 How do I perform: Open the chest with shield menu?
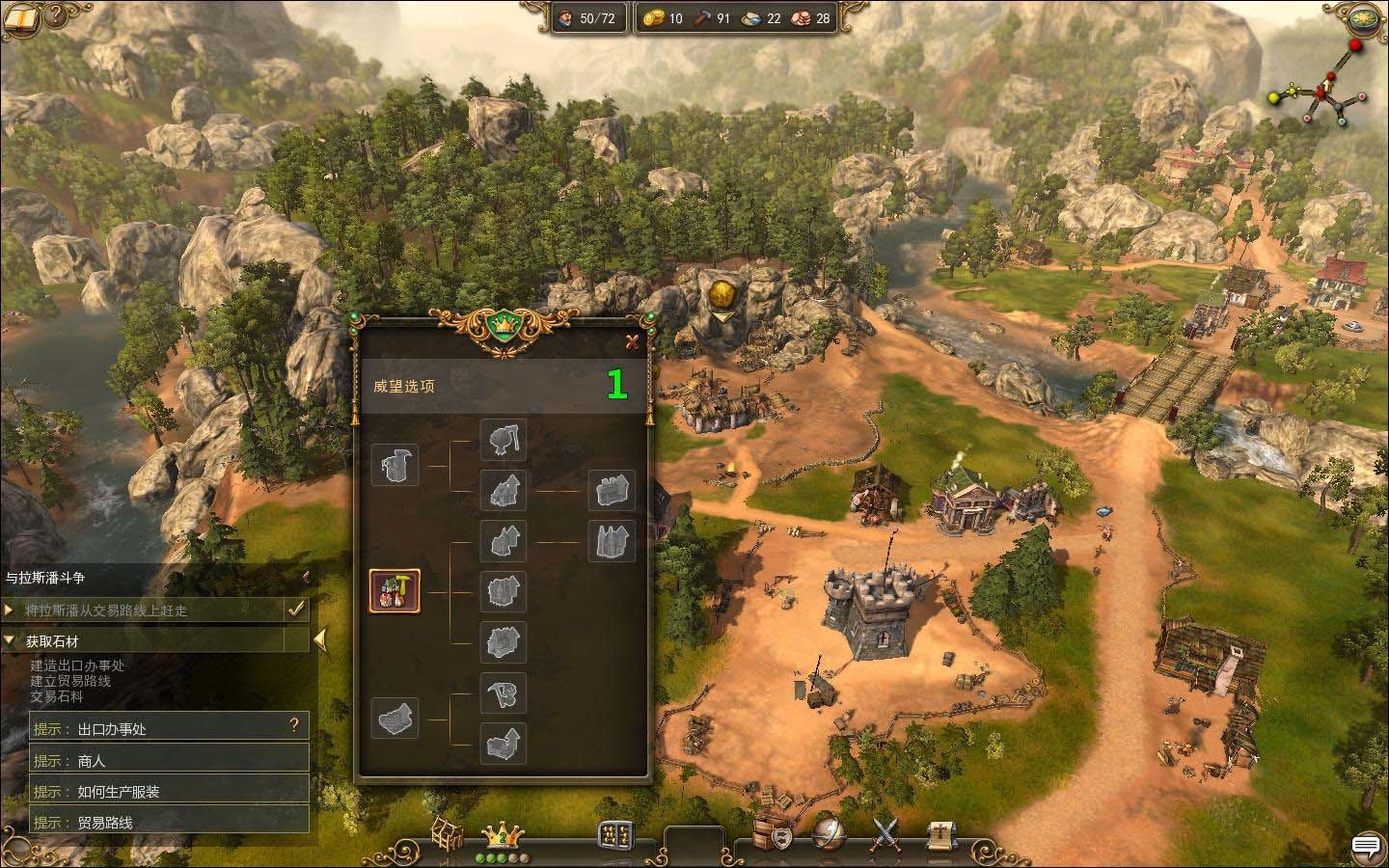click(x=774, y=835)
